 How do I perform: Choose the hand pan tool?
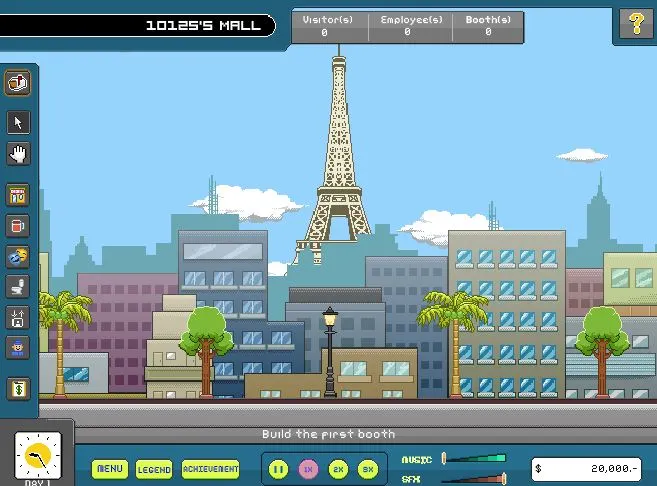coord(18,154)
